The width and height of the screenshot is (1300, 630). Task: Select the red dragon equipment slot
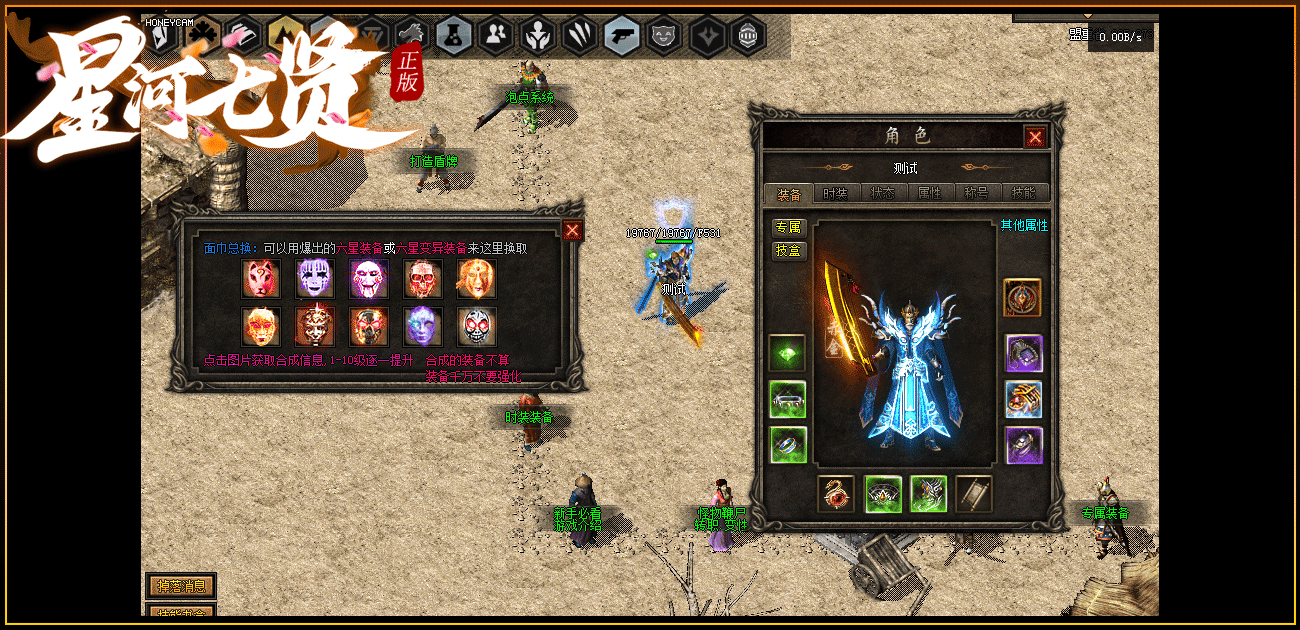pos(836,494)
